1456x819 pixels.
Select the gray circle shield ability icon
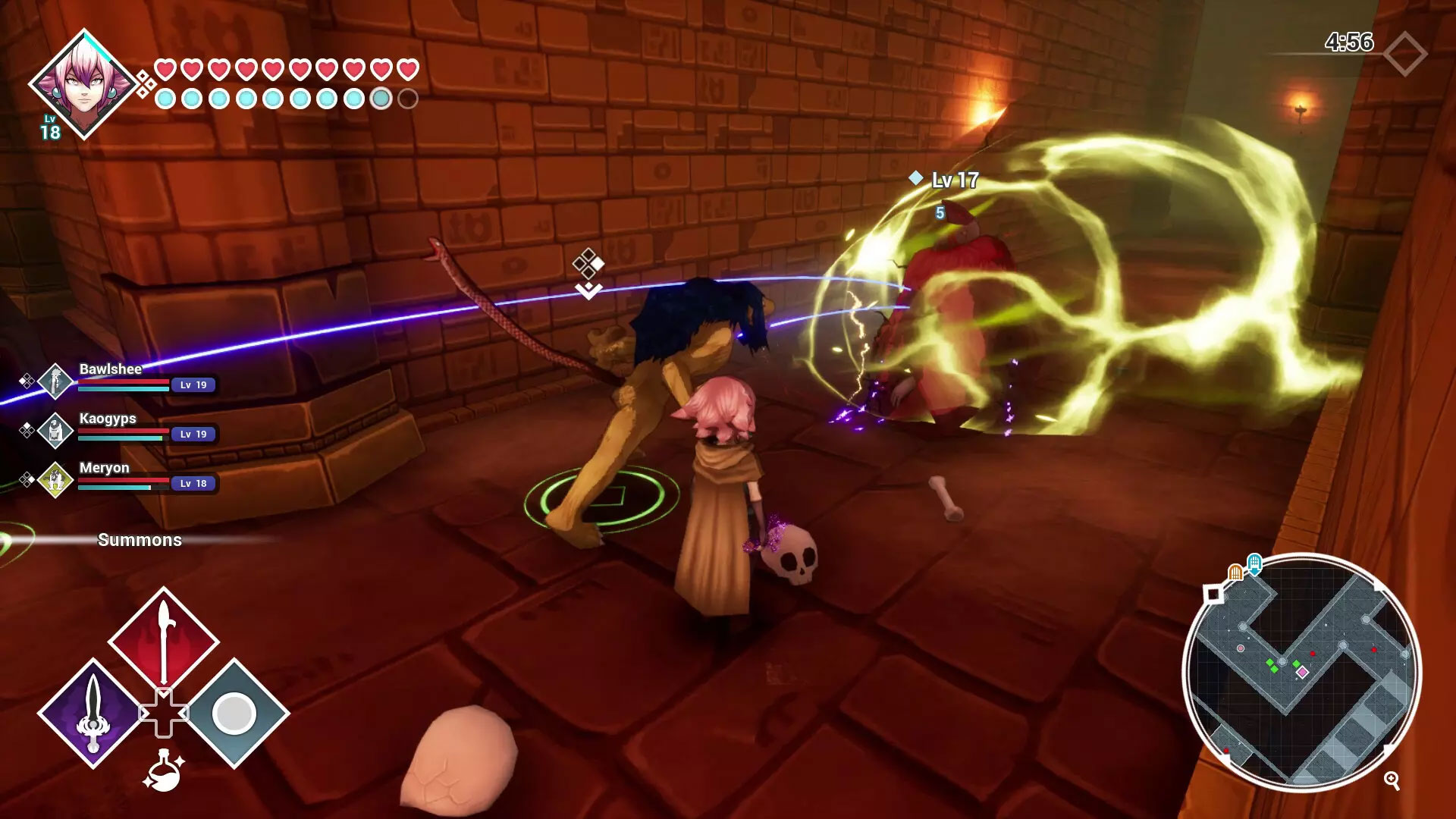tap(234, 711)
